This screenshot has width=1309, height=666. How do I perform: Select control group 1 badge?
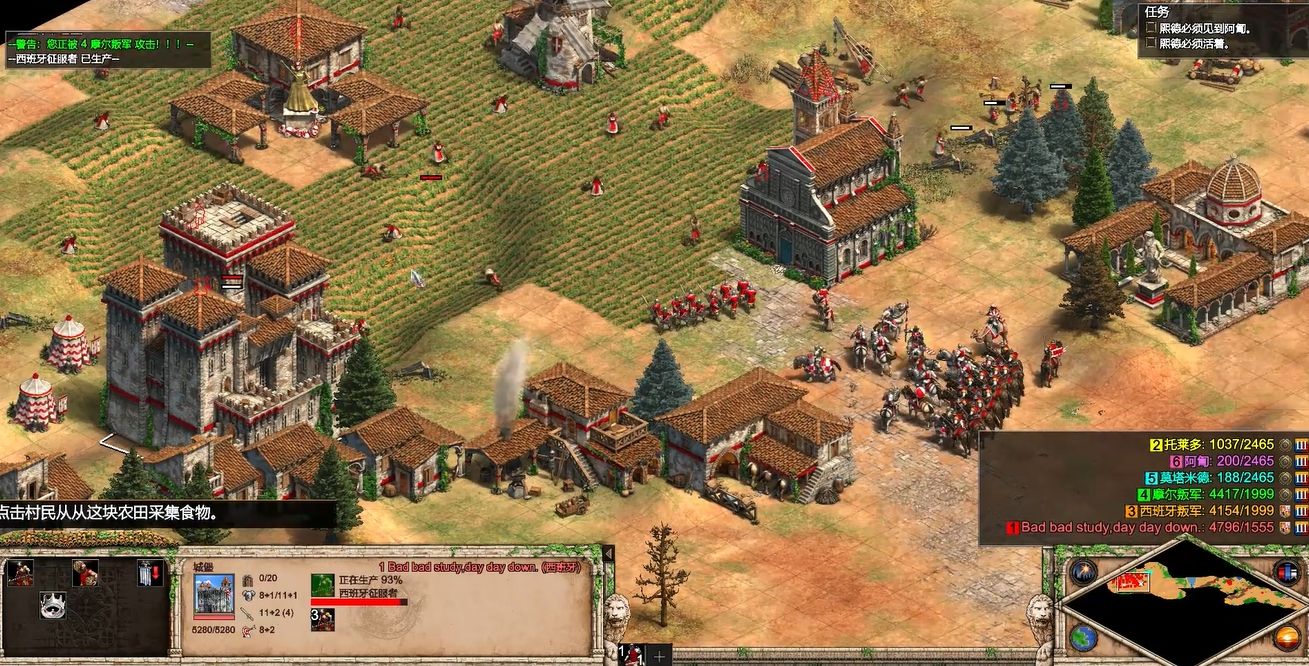632,655
